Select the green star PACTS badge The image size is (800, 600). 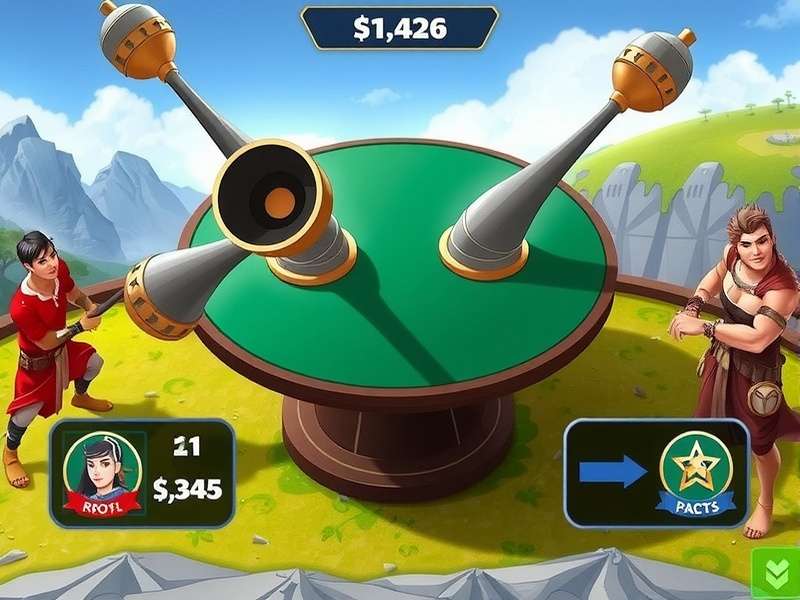[x=696, y=470]
